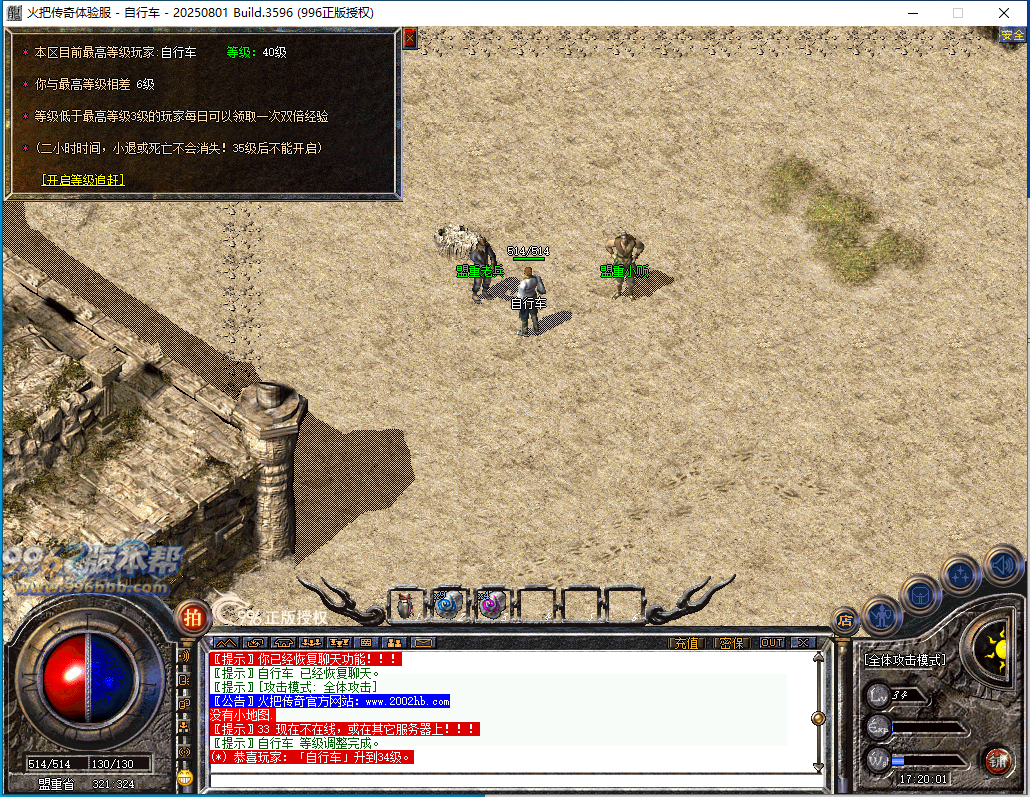Maximize the game window
This screenshot has width=1030, height=797.
click(958, 13)
